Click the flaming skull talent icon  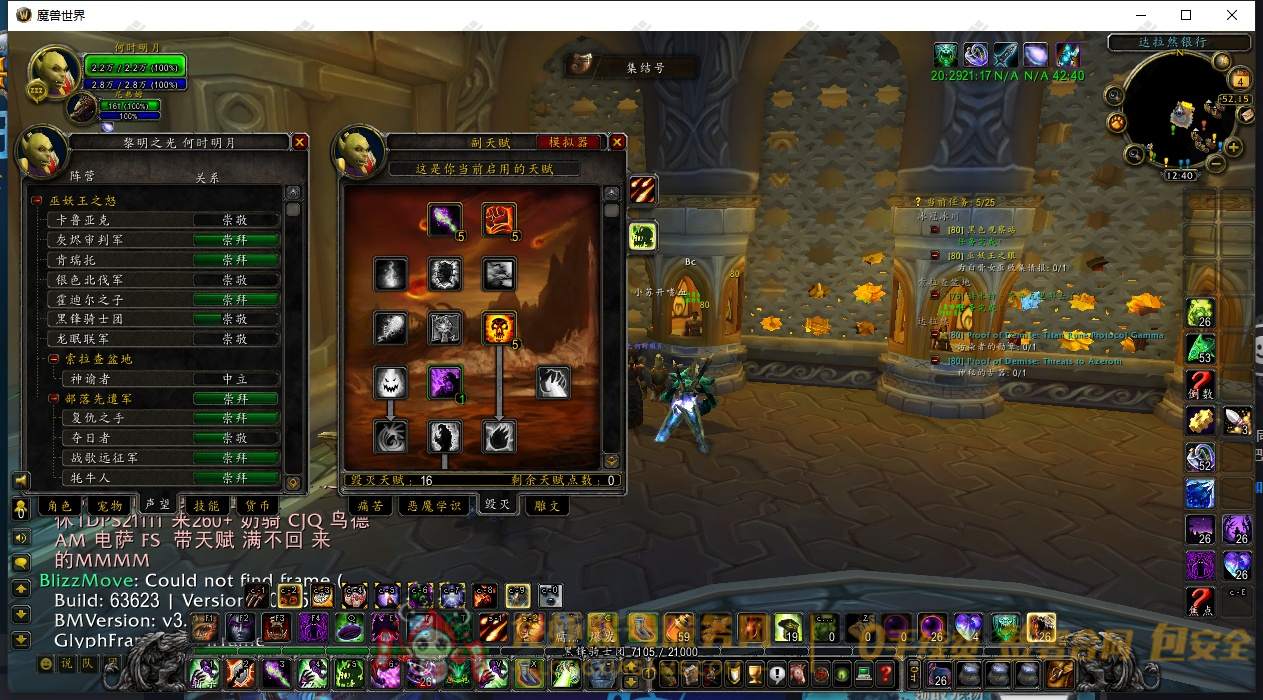(499, 327)
